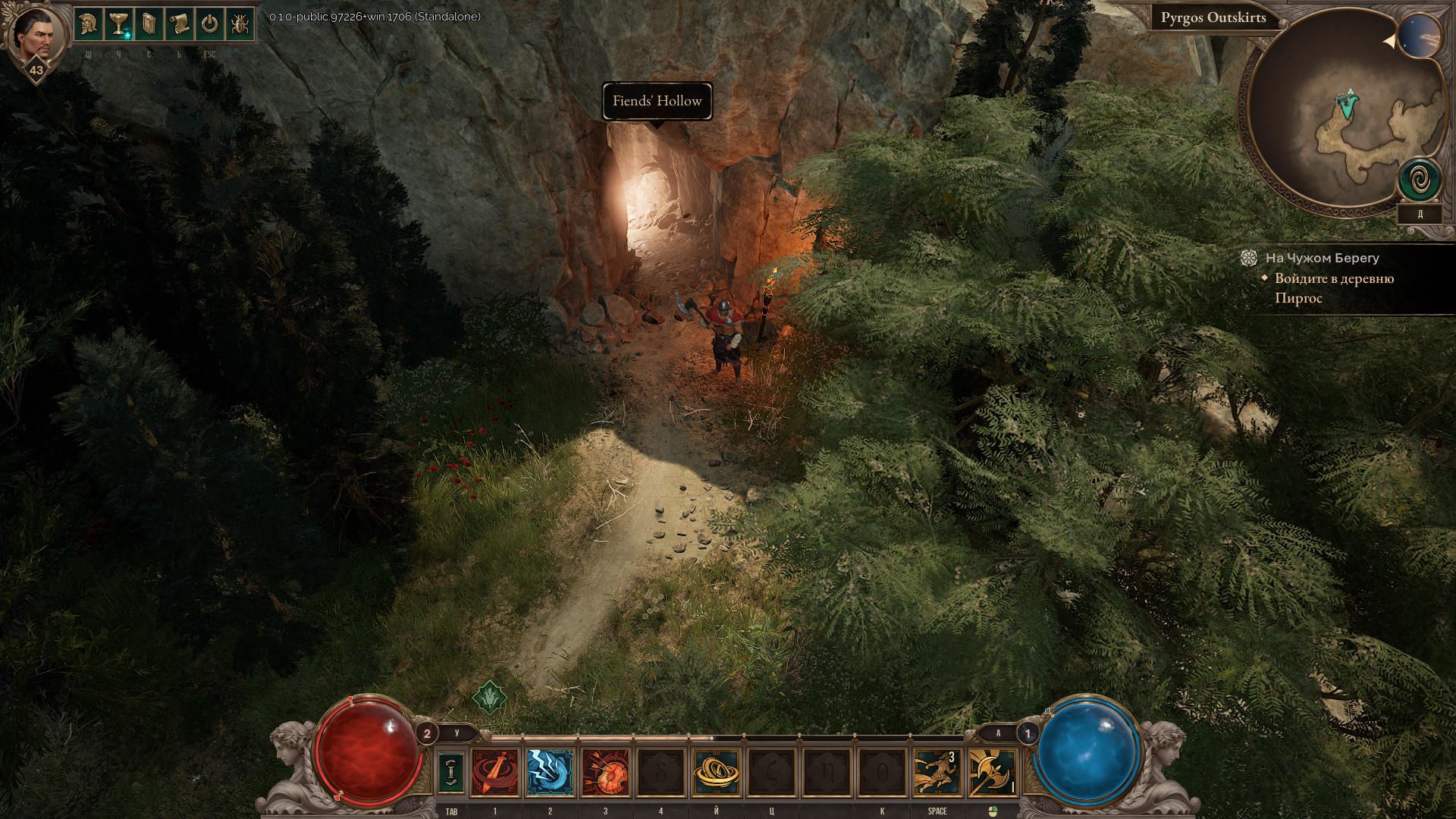Open the helmet character menu
The height and width of the screenshot is (819, 1456).
pyautogui.click(x=88, y=25)
